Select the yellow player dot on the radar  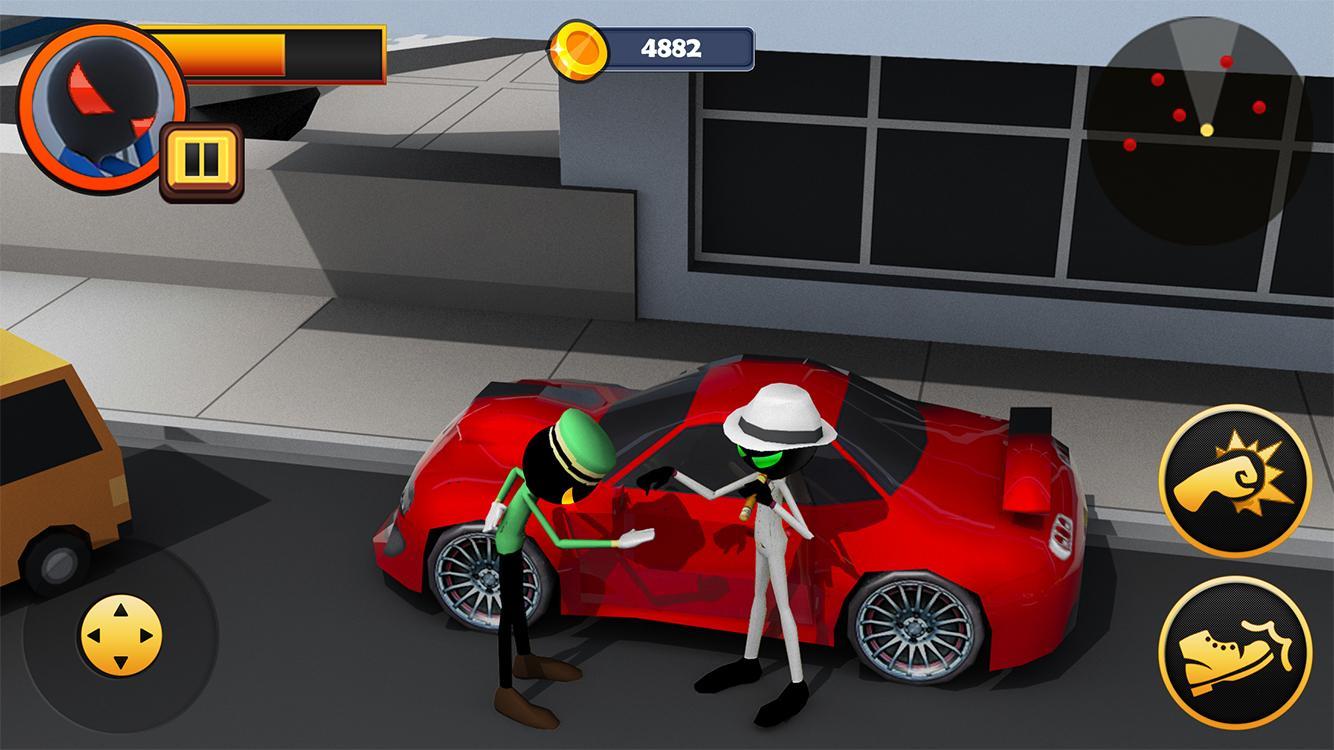coord(1205,129)
